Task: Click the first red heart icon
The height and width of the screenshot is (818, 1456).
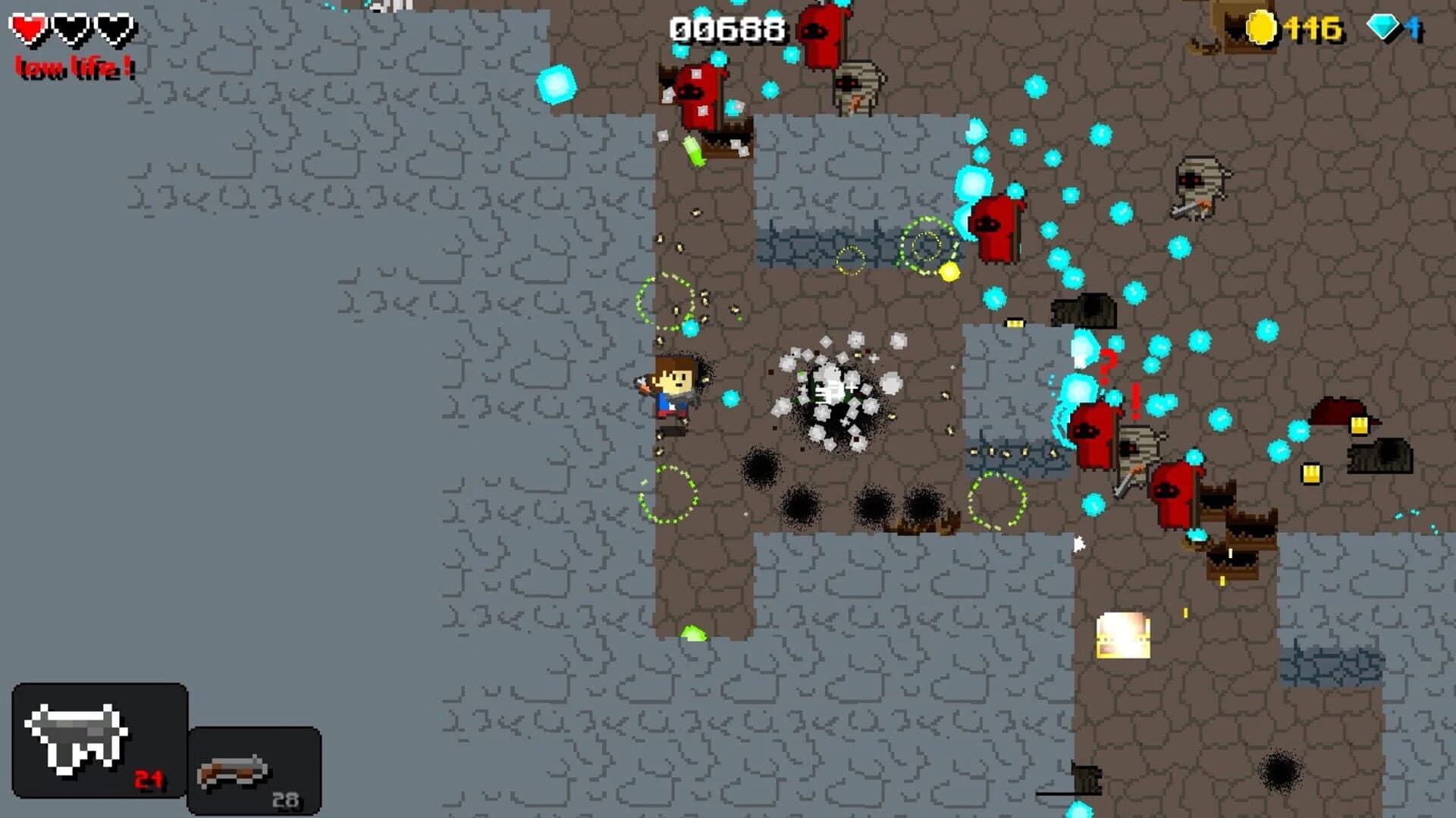Action: point(27,28)
